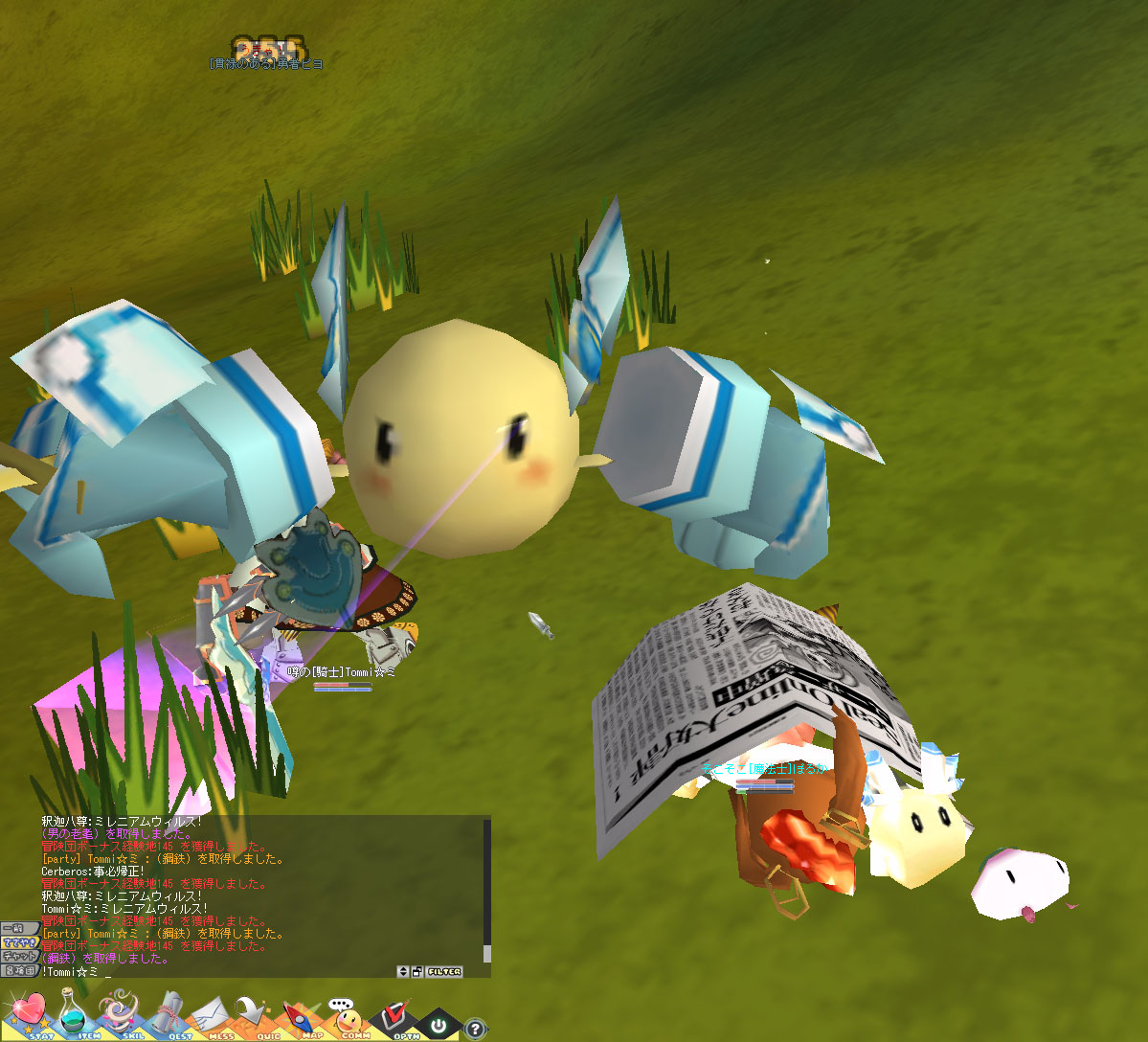Click the chat text input field
The width and height of the screenshot is (1148, 1042).
[239, 971]
